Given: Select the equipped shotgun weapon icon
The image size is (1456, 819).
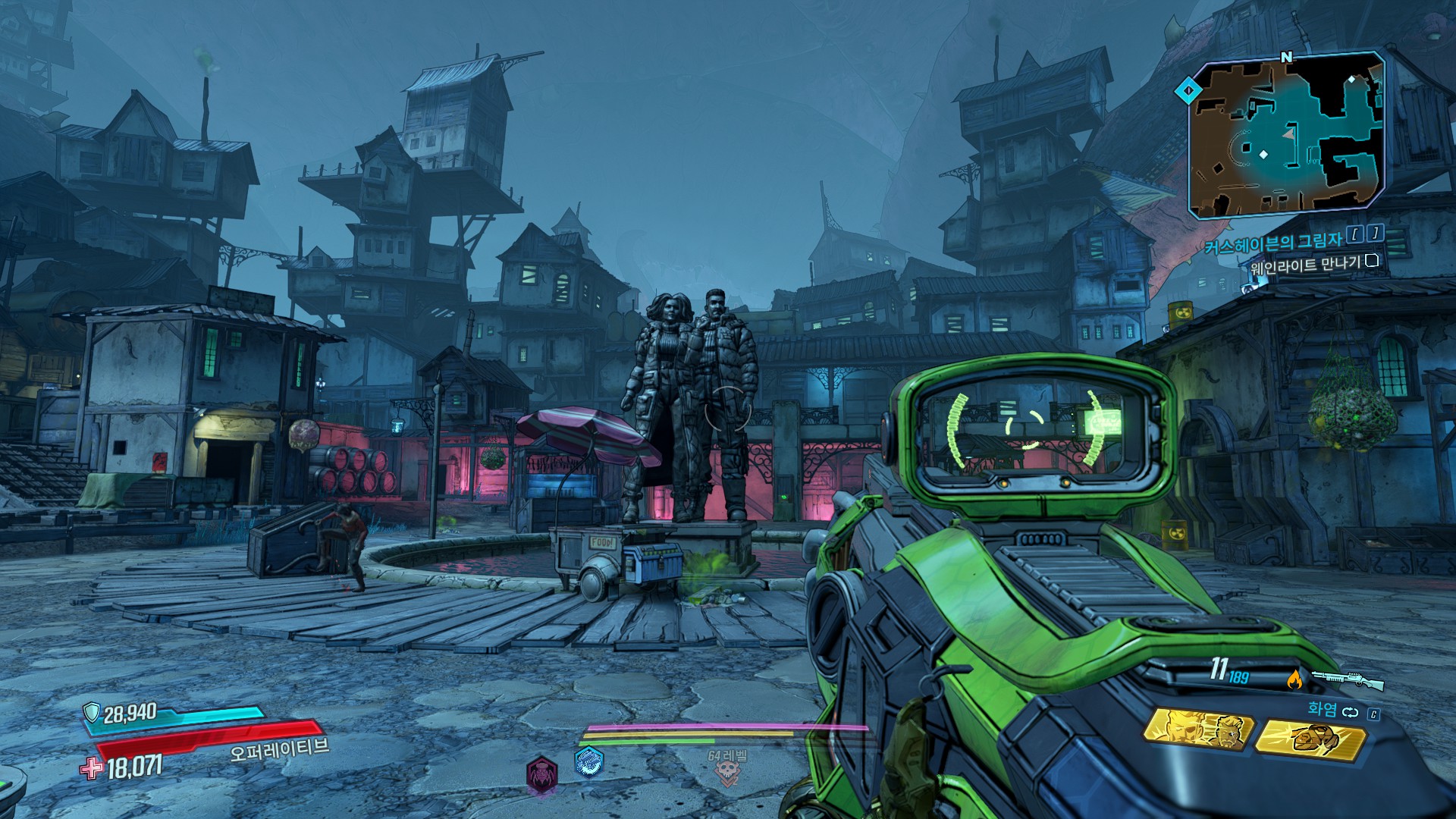Looking at the screenshot, I should pyautogui.click(x=1348, y=679).
